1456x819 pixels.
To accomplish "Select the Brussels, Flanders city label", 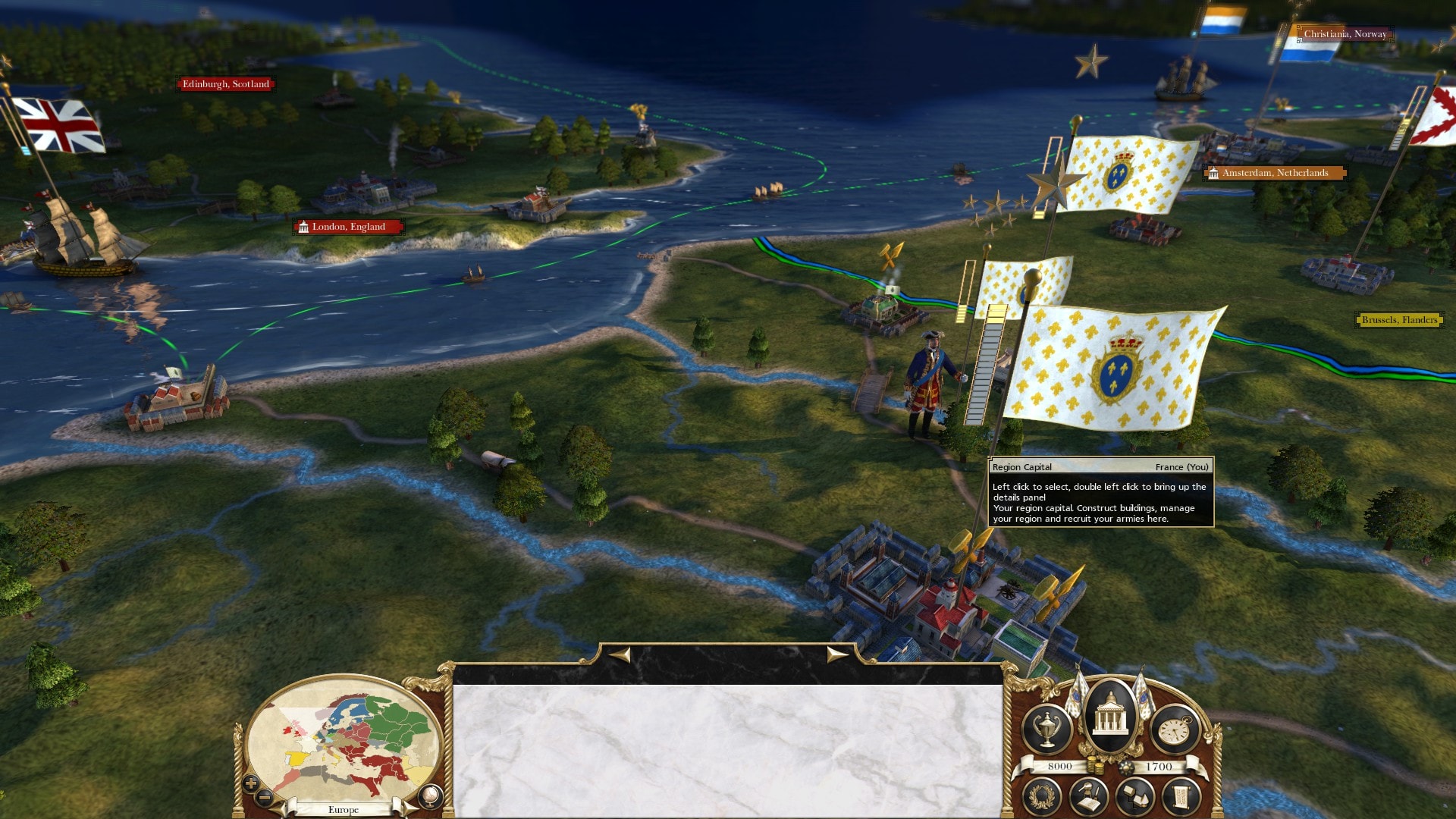I will [1399, 320].
